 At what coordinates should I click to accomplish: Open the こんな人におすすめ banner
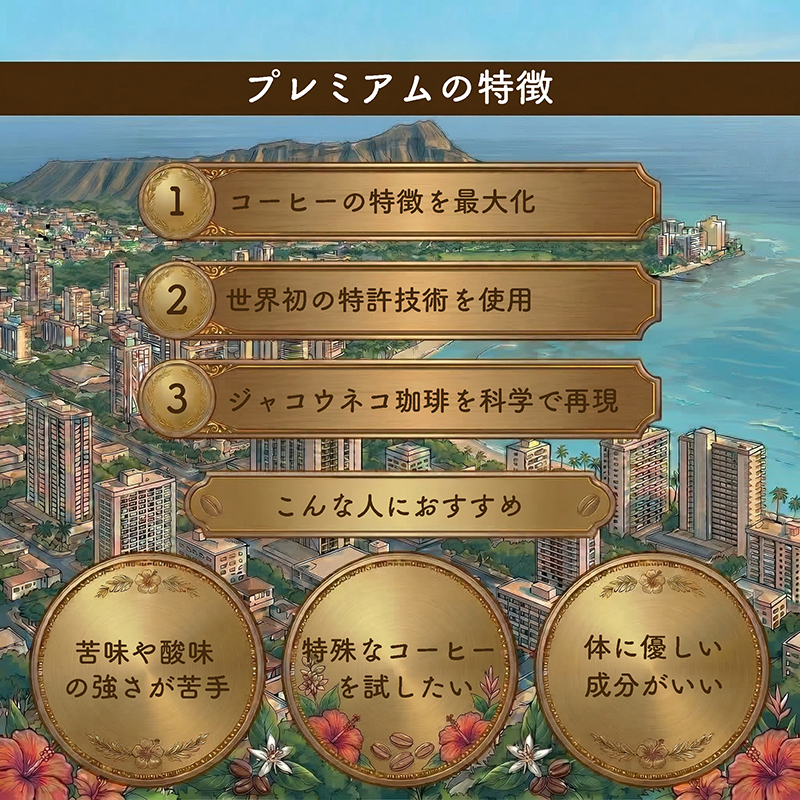400,506
